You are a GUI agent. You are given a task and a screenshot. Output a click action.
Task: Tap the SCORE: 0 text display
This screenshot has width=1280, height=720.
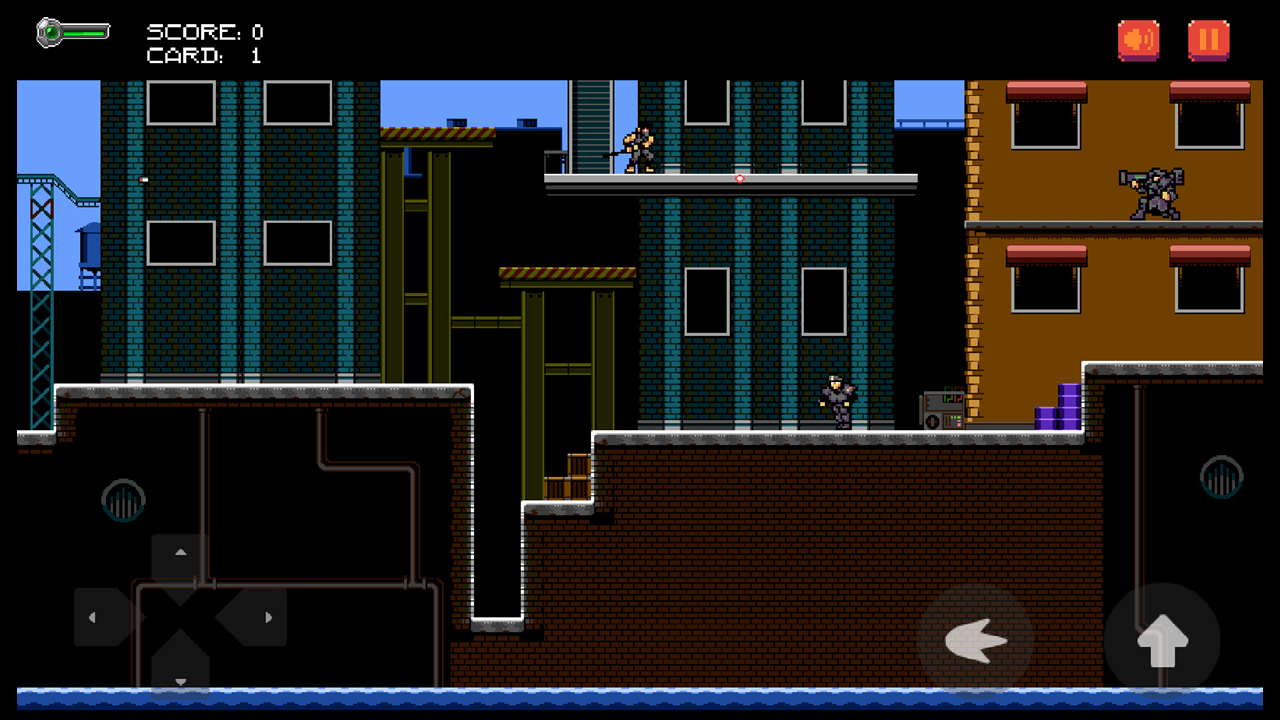click(x=205, y=31)
